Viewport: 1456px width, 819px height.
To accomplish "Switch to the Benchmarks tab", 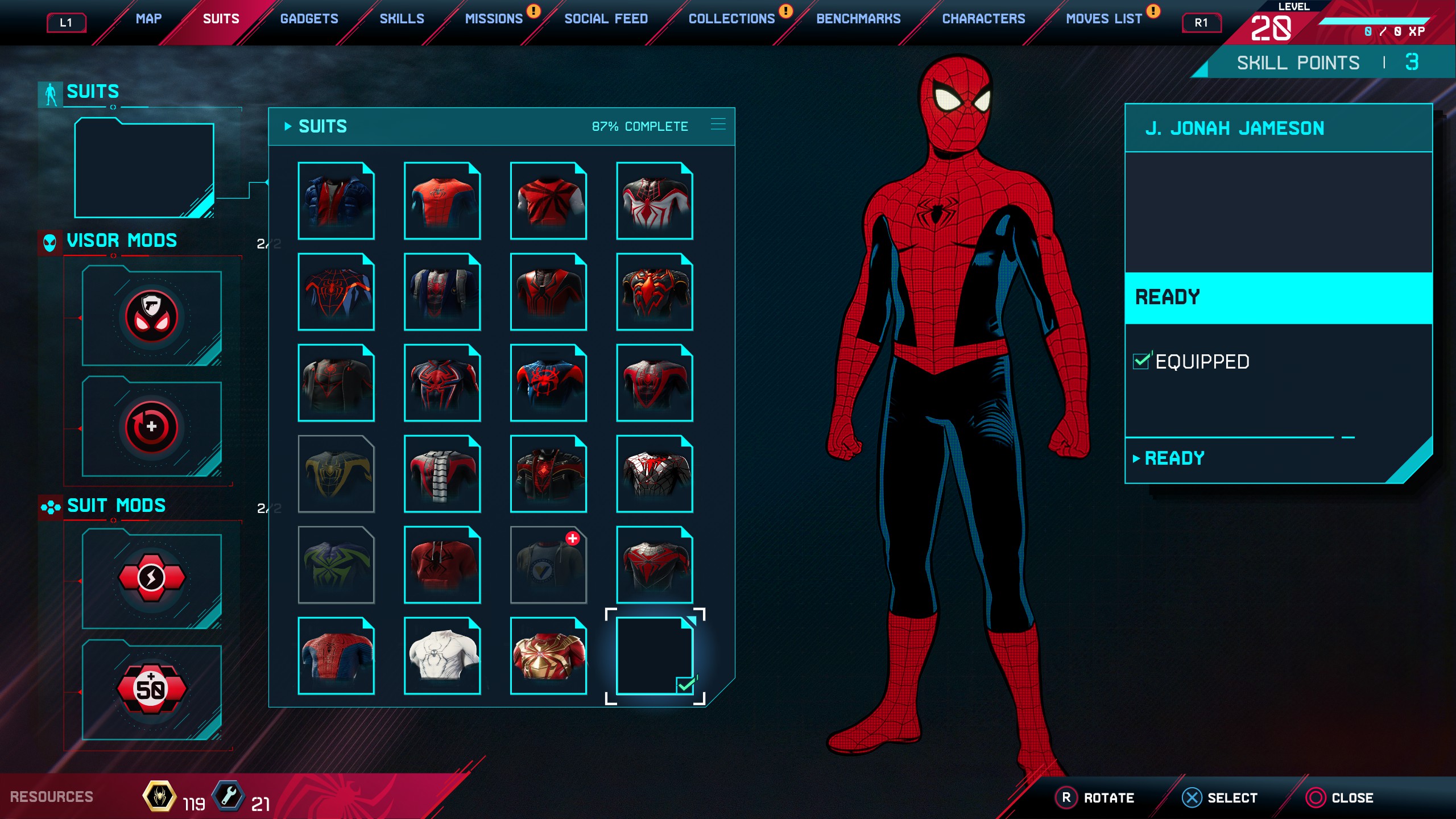I will click(x=858, y=19).
